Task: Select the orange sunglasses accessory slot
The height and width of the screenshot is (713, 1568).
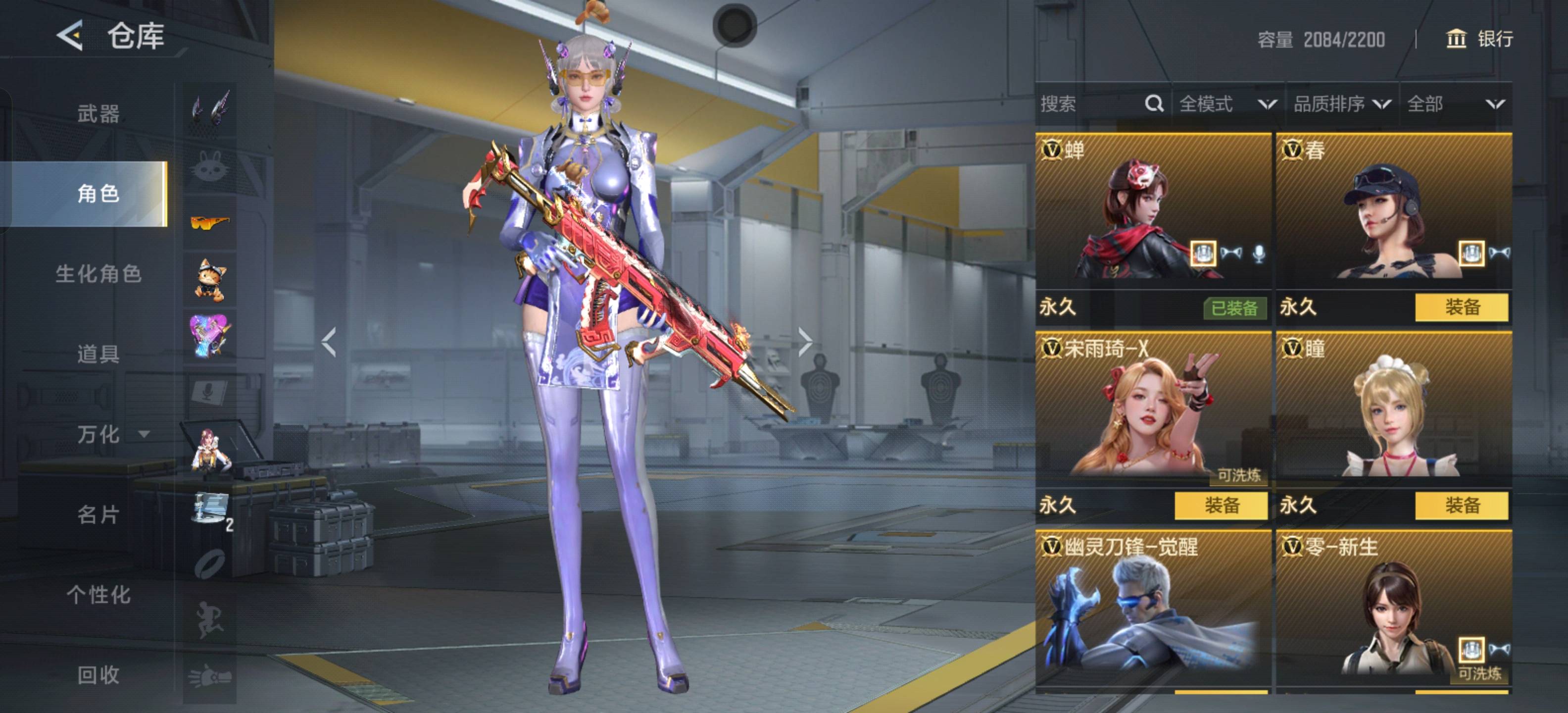Action: click(210, 223)
